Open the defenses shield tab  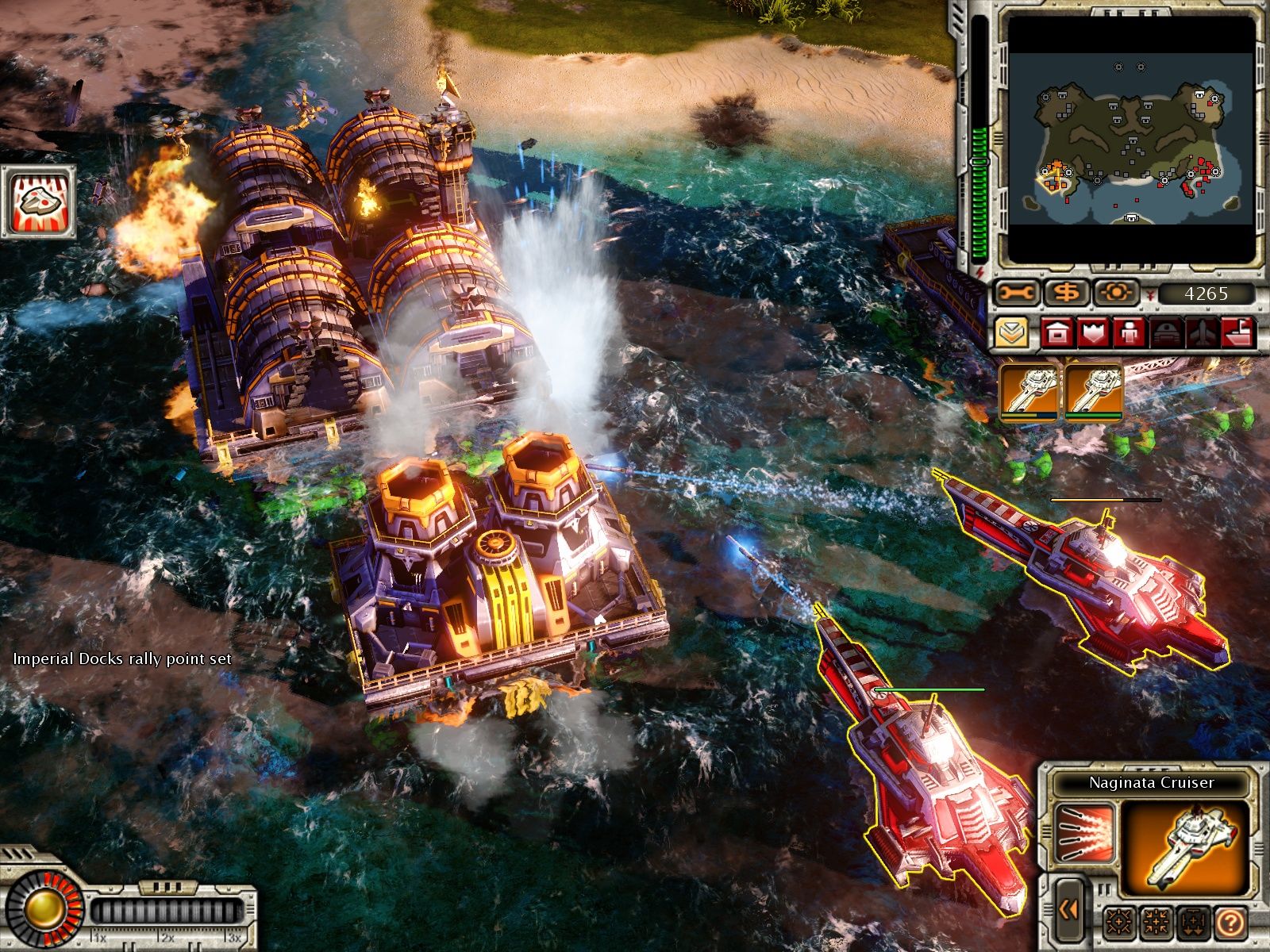pos(1092,333)
